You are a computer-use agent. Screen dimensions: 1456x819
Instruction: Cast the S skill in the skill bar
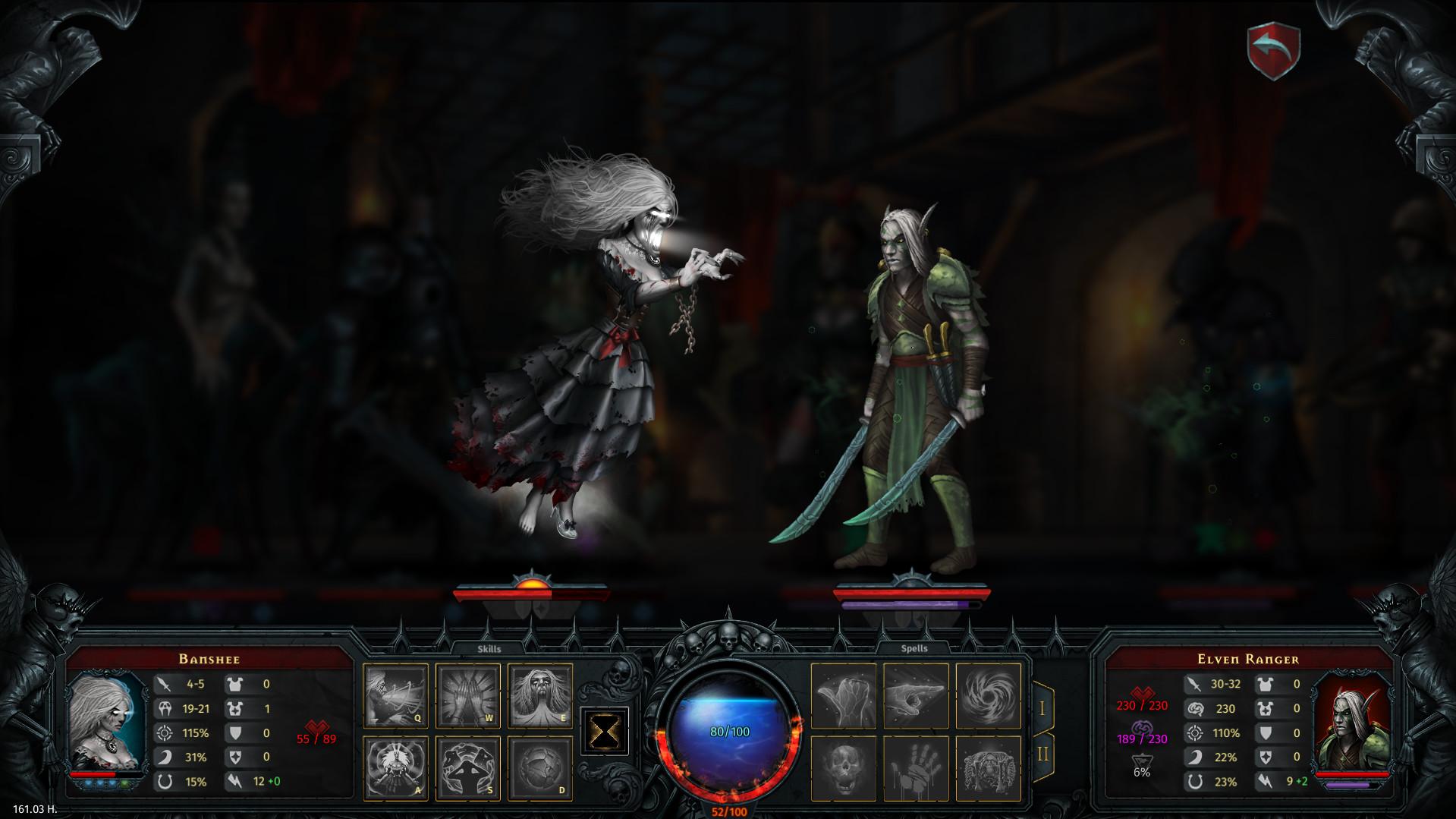[468, 767]
